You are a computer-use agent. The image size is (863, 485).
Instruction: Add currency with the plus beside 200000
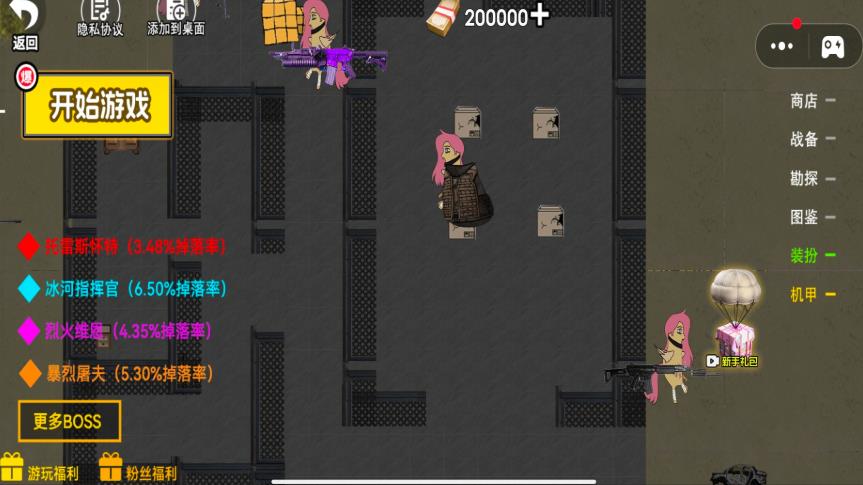coord(540,15)
